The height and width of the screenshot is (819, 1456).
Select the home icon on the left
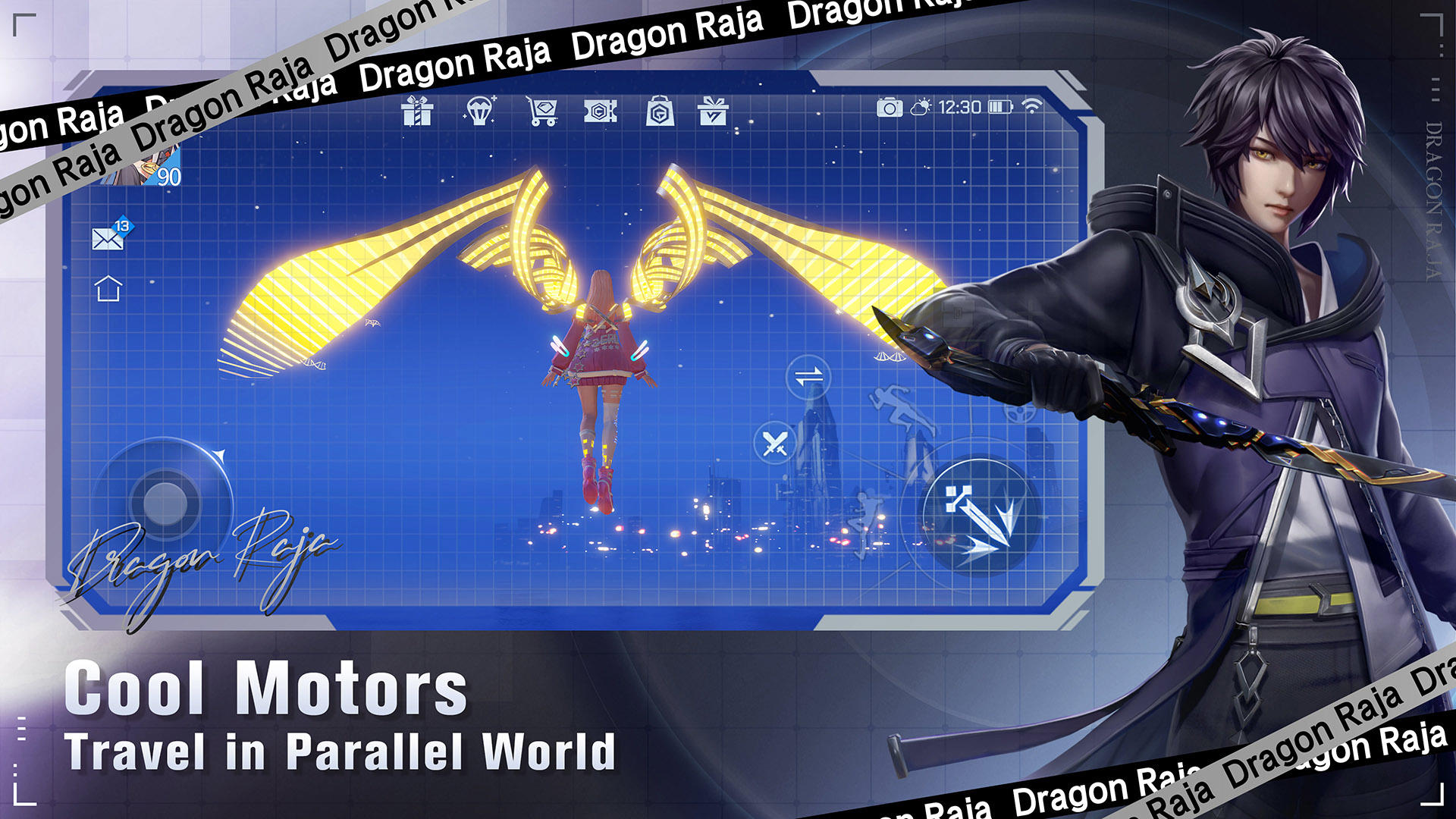point(108,288)
